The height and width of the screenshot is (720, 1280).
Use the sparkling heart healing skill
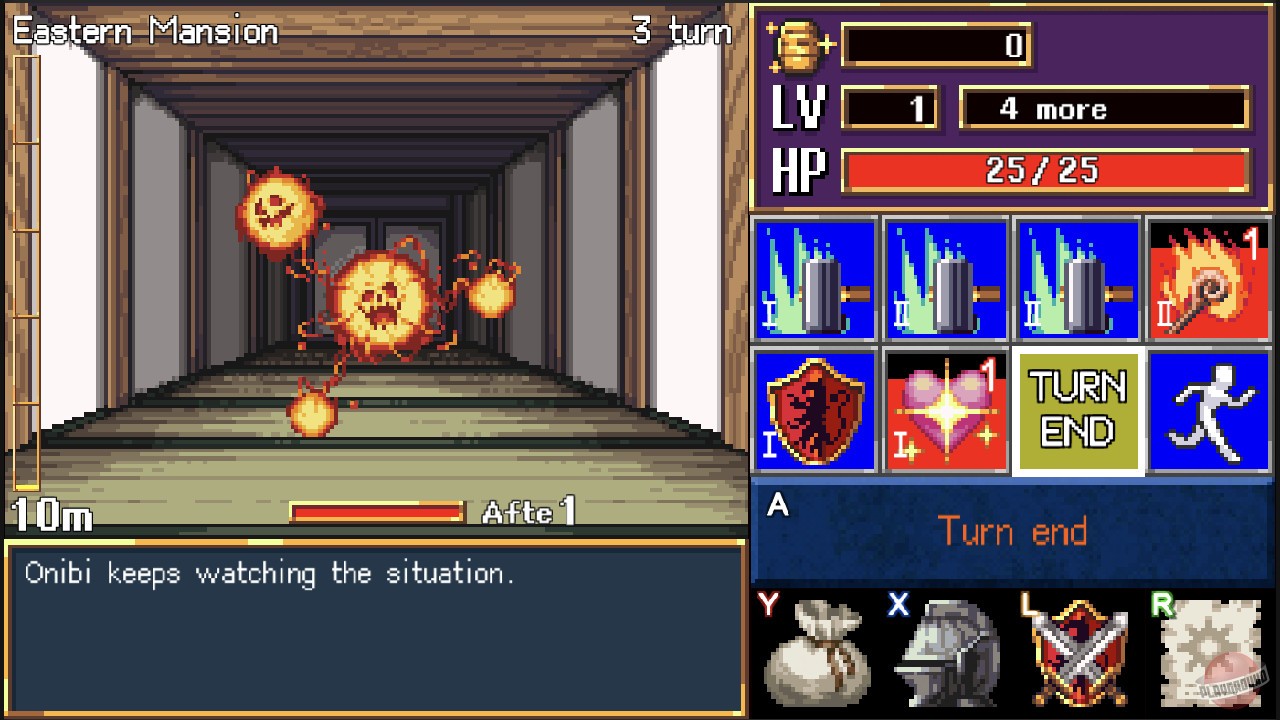946,412
